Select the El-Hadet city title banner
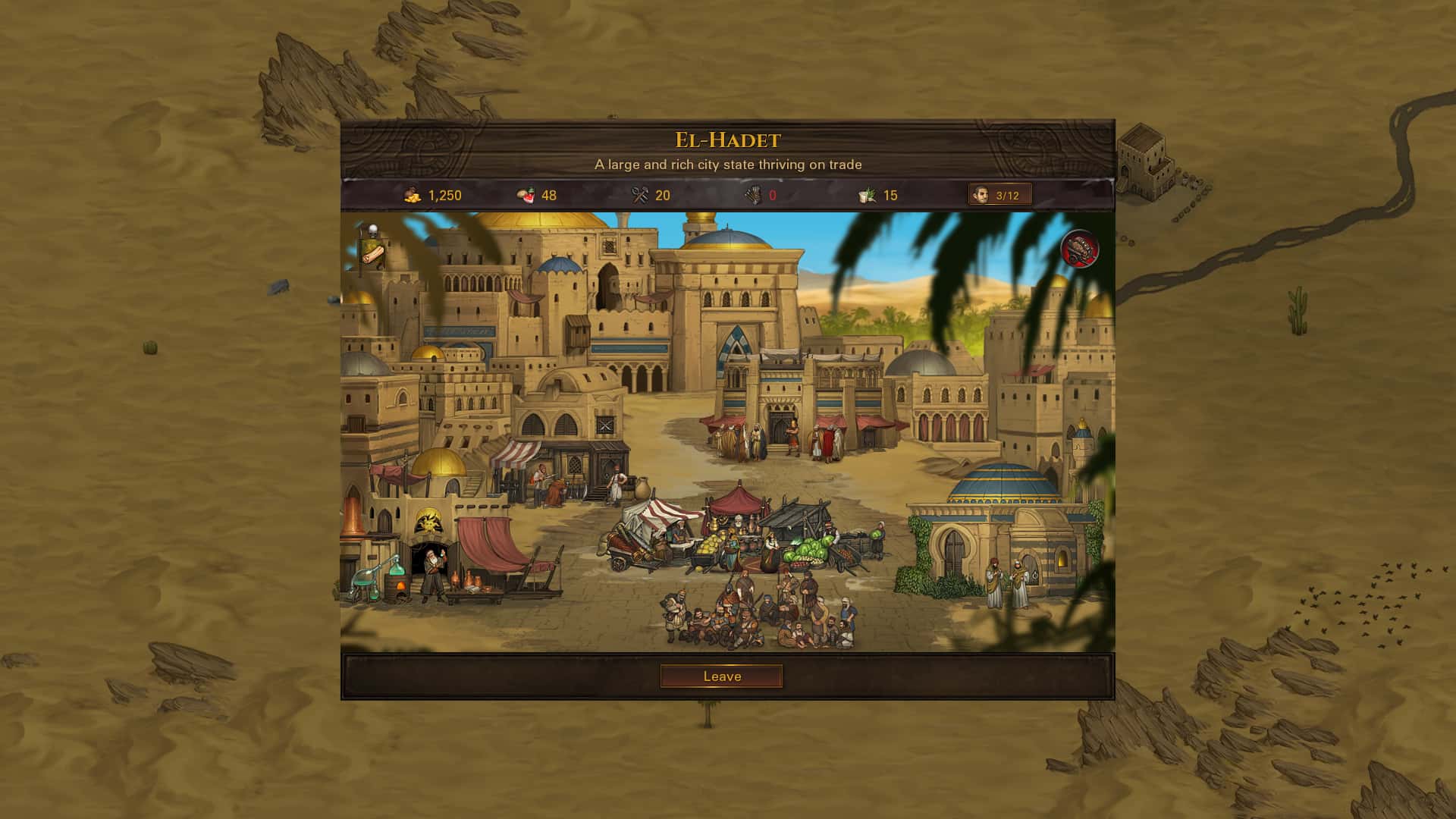1456x819 pixels. click(x=726, y=139)
